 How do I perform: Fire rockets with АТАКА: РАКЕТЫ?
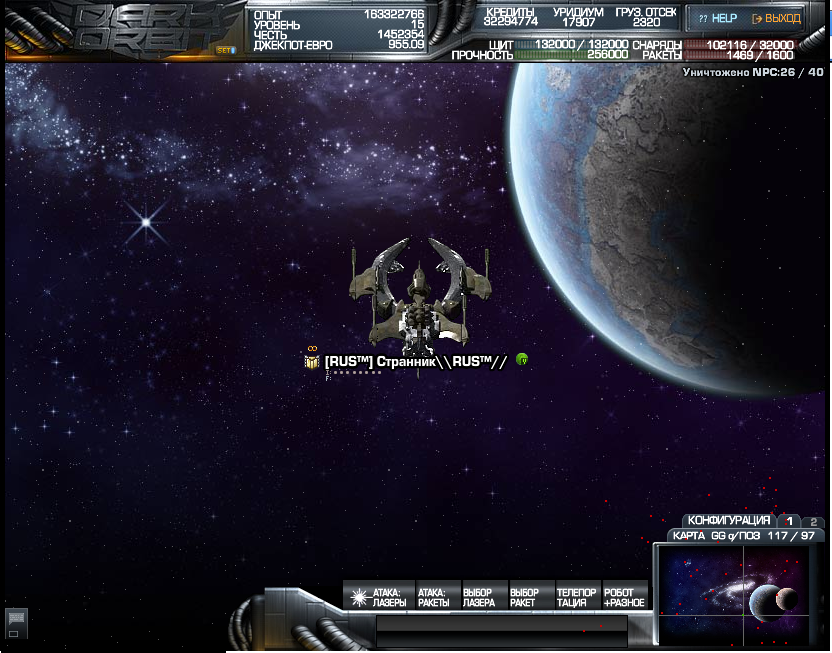point(433,597)
